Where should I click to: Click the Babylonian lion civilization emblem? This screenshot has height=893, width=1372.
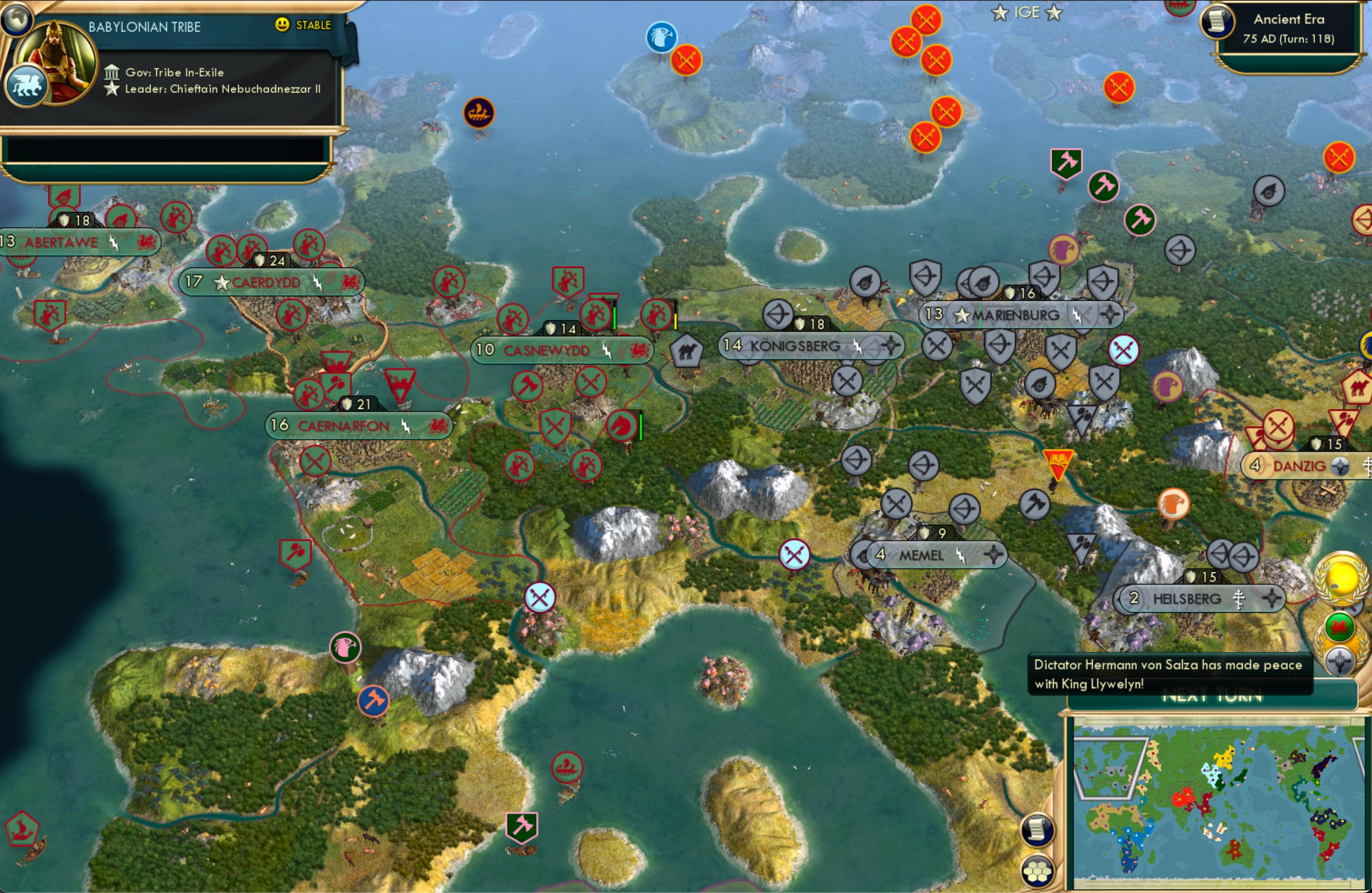tap(28, 85)
